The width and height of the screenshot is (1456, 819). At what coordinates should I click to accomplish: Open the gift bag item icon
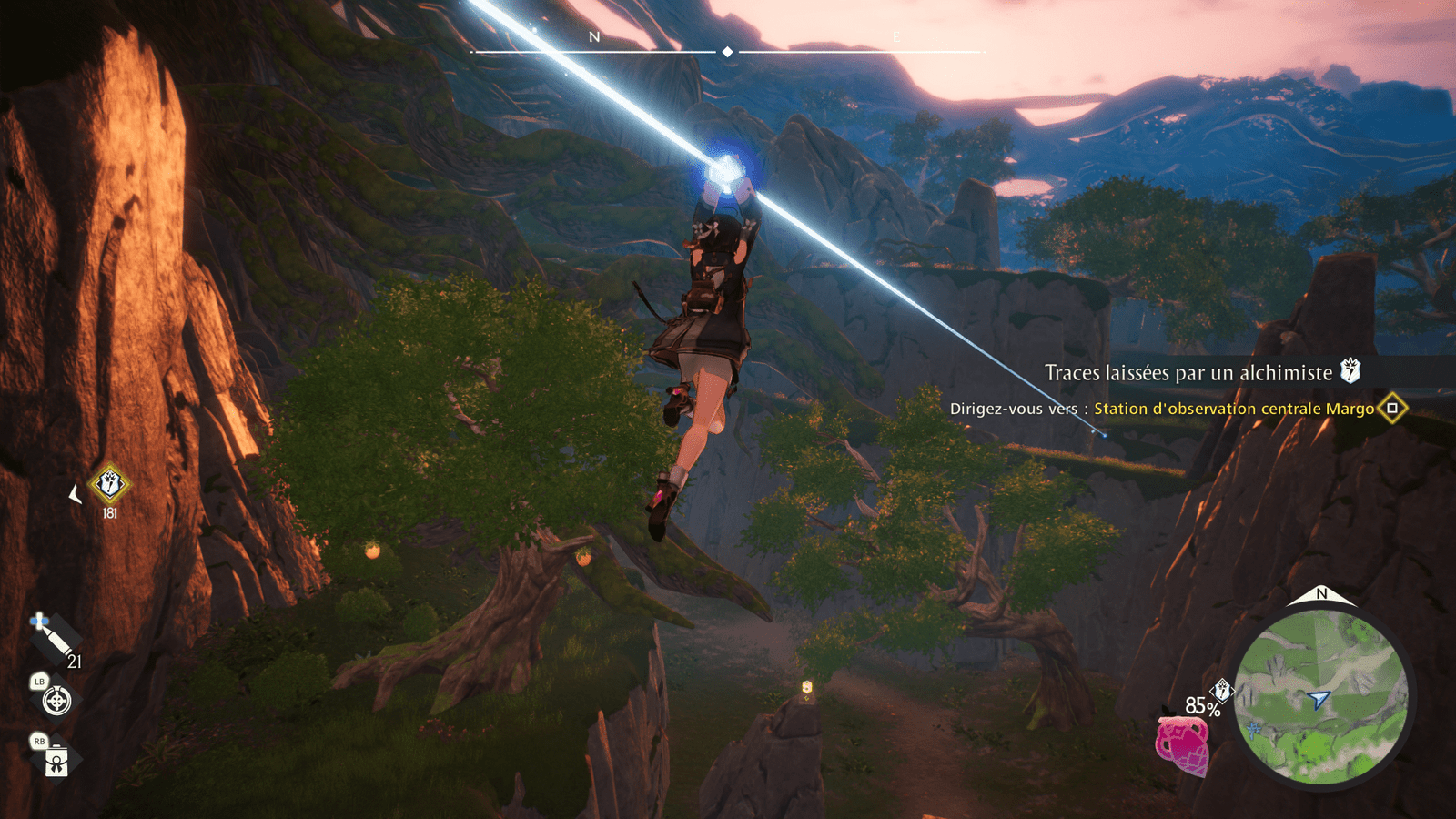click(56, 760)
